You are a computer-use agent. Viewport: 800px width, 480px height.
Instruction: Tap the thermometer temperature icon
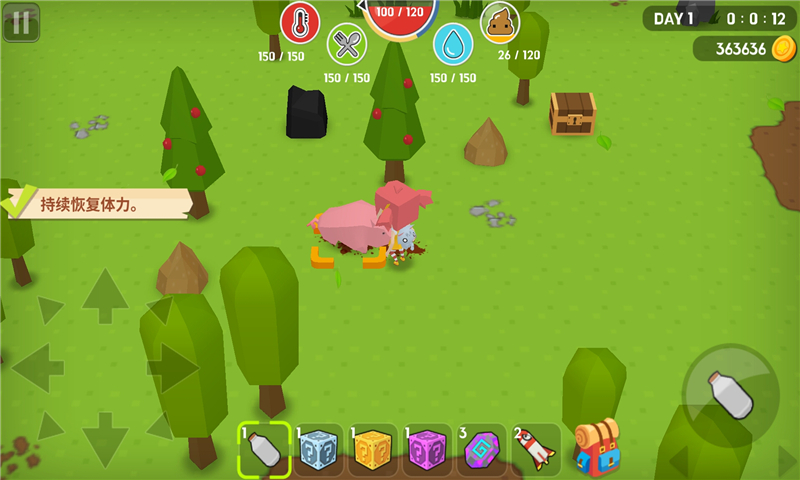tap(299, 21)
